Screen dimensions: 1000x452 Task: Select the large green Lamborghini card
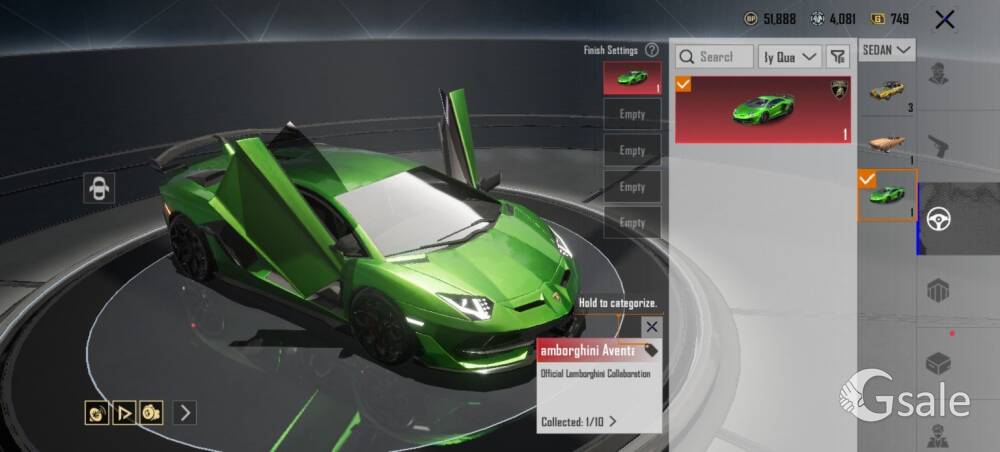click(763, 109)
